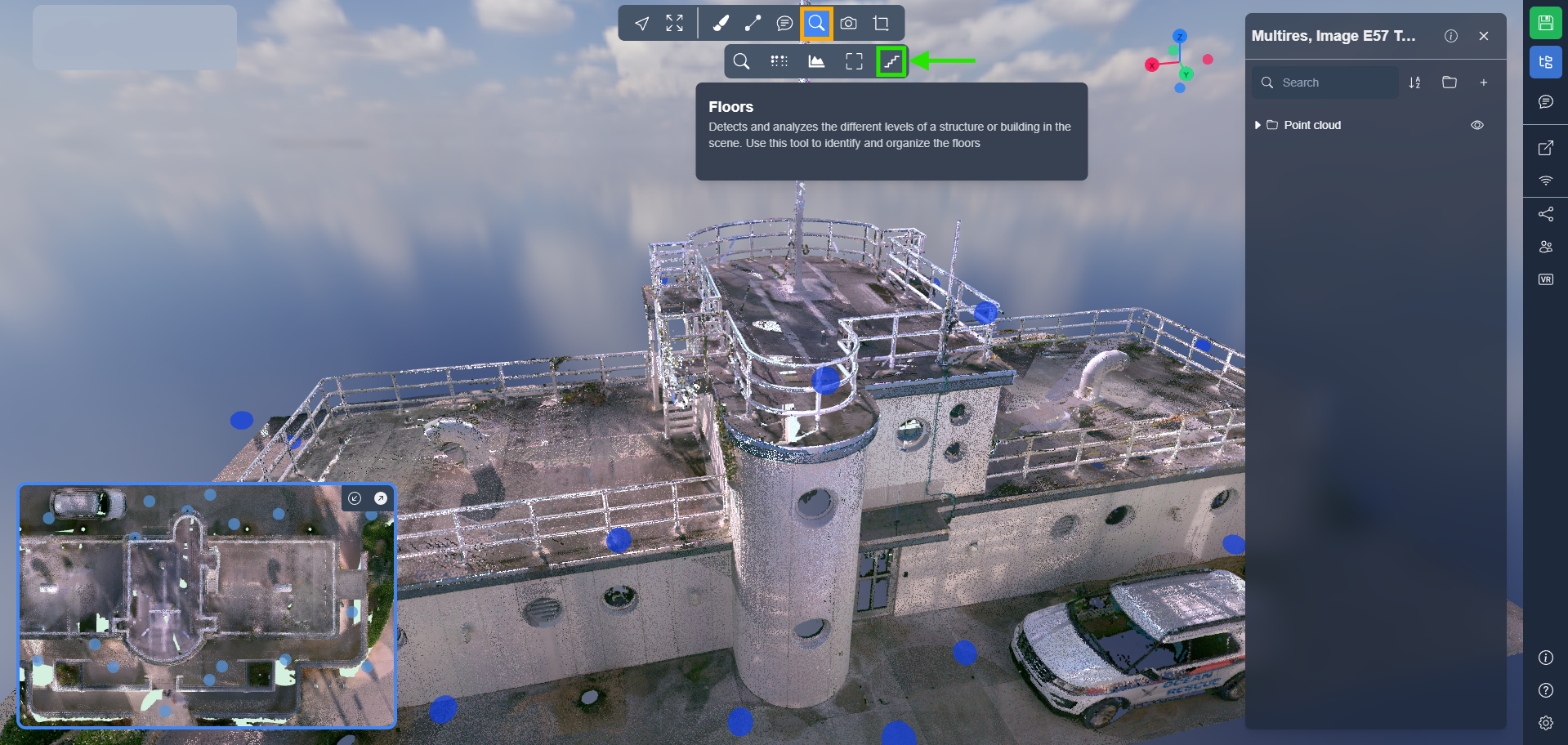Screen dimensions: 1568x745
Task: Open the VR mode from the sidebar
Action: (1545, 279)
